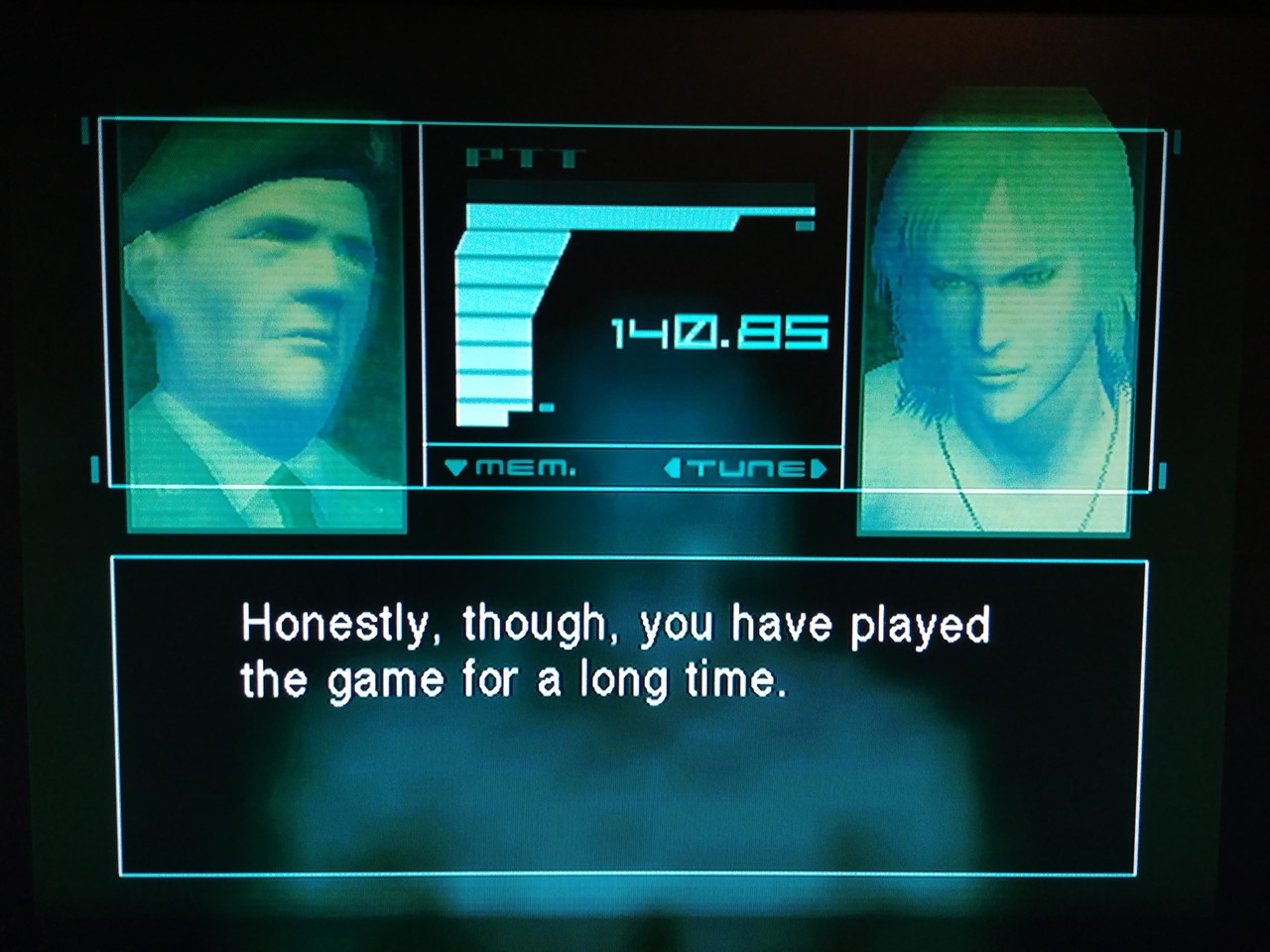Click the left TUNE arrow
Viewport: 1270px width, 952px height.
pos(672,468)
